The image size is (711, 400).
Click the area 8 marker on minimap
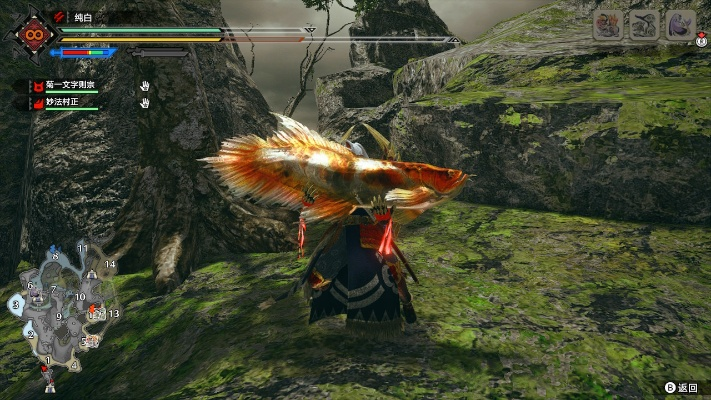tap(54, 257)
